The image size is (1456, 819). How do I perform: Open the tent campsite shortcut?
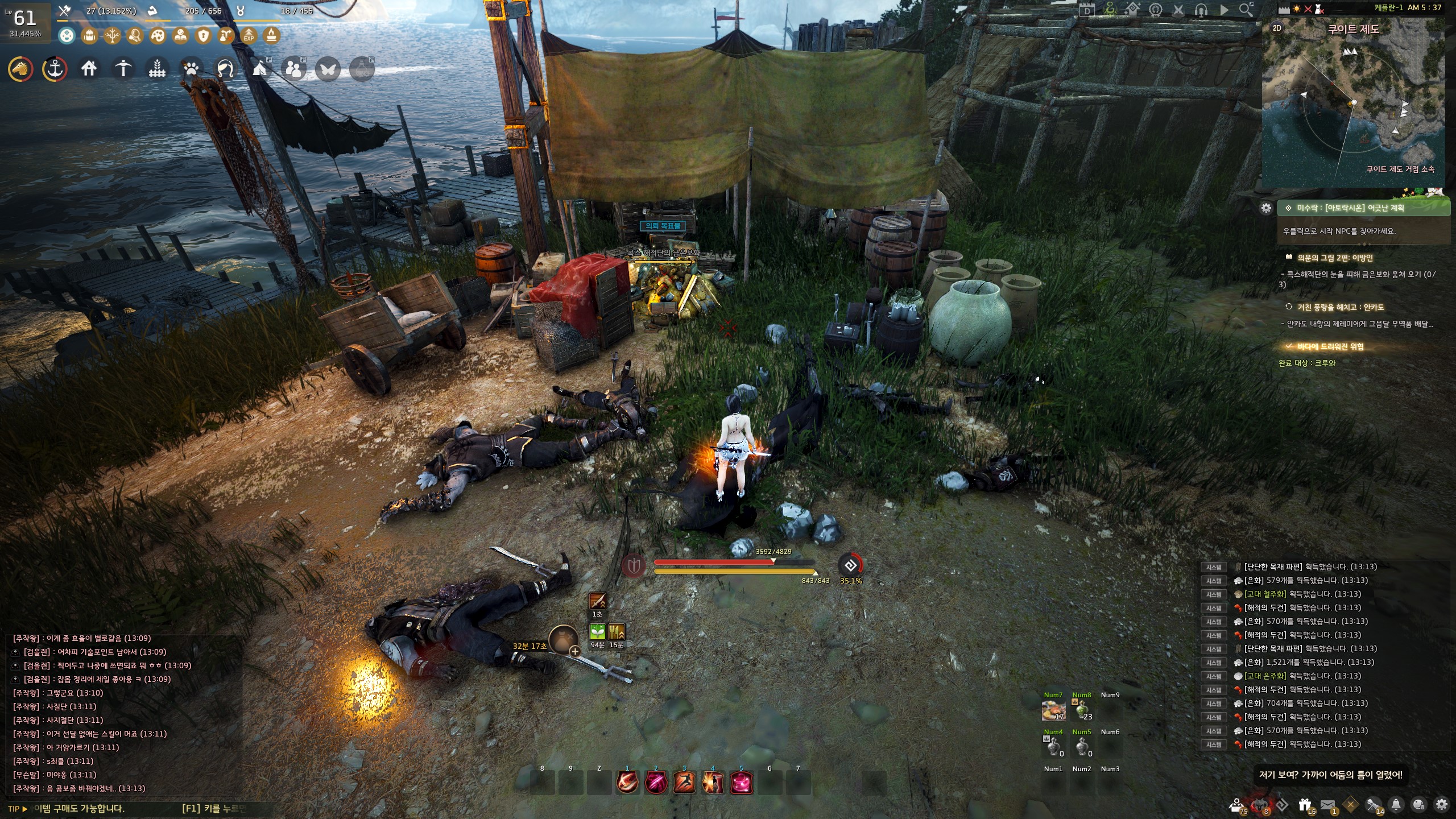(260, 69)
